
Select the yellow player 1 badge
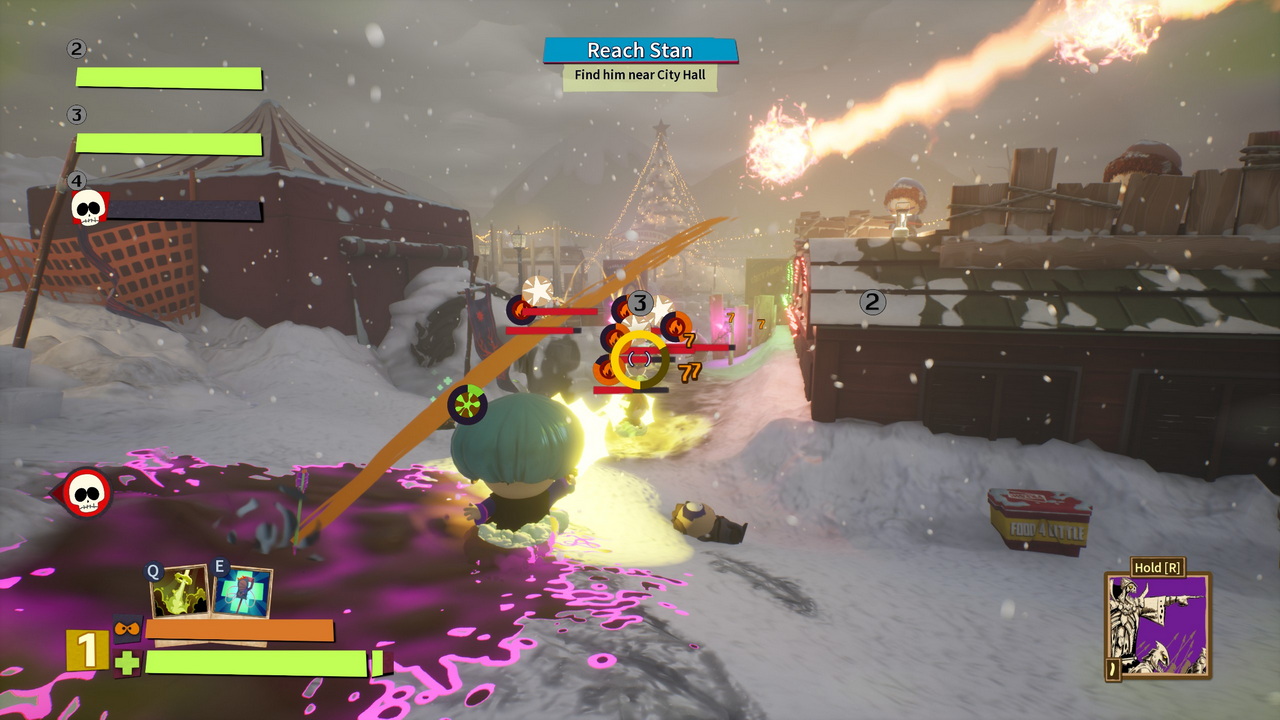click(87, 650)
